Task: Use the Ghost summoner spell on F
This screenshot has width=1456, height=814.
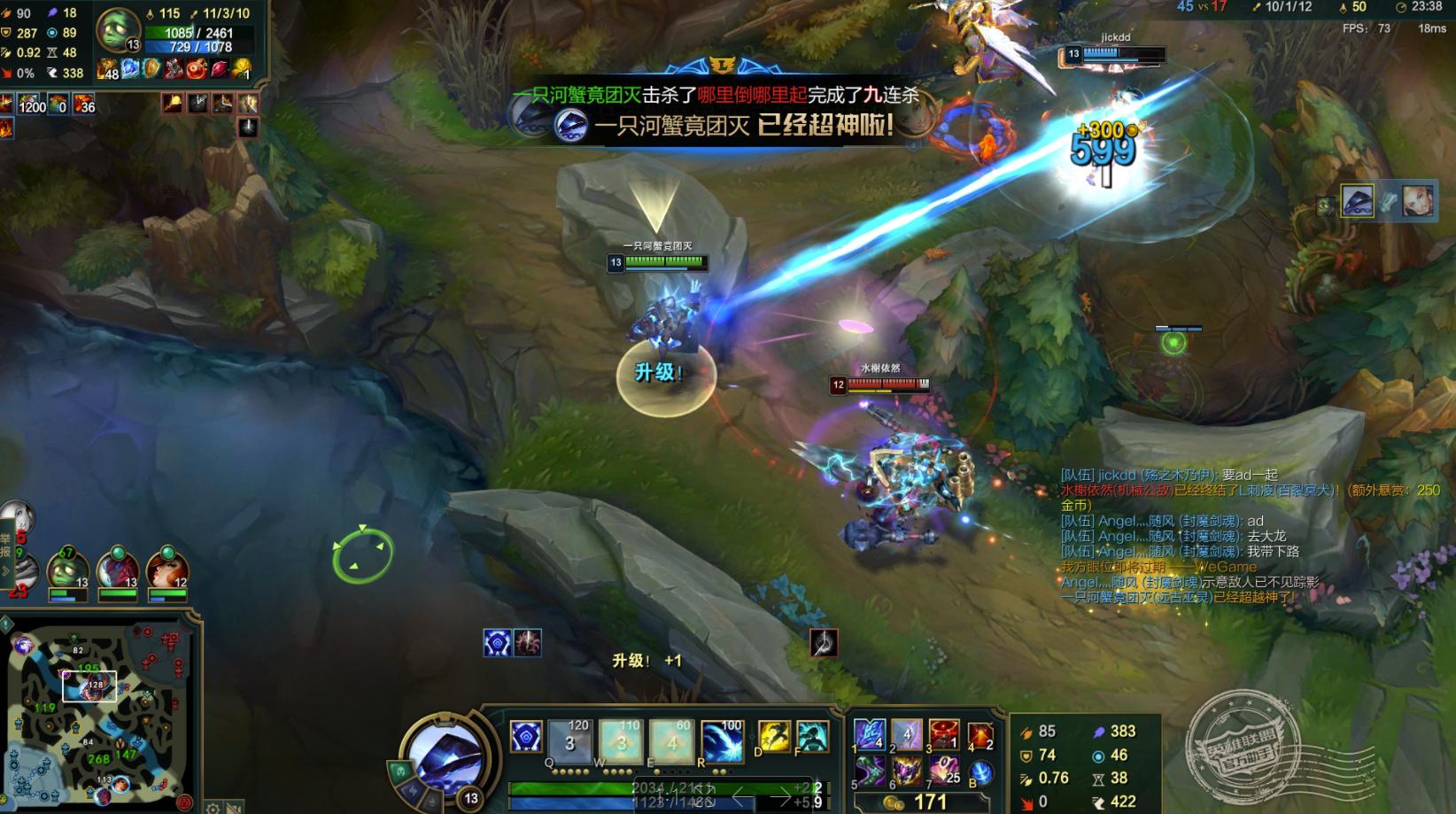Action: click(811, 737)
